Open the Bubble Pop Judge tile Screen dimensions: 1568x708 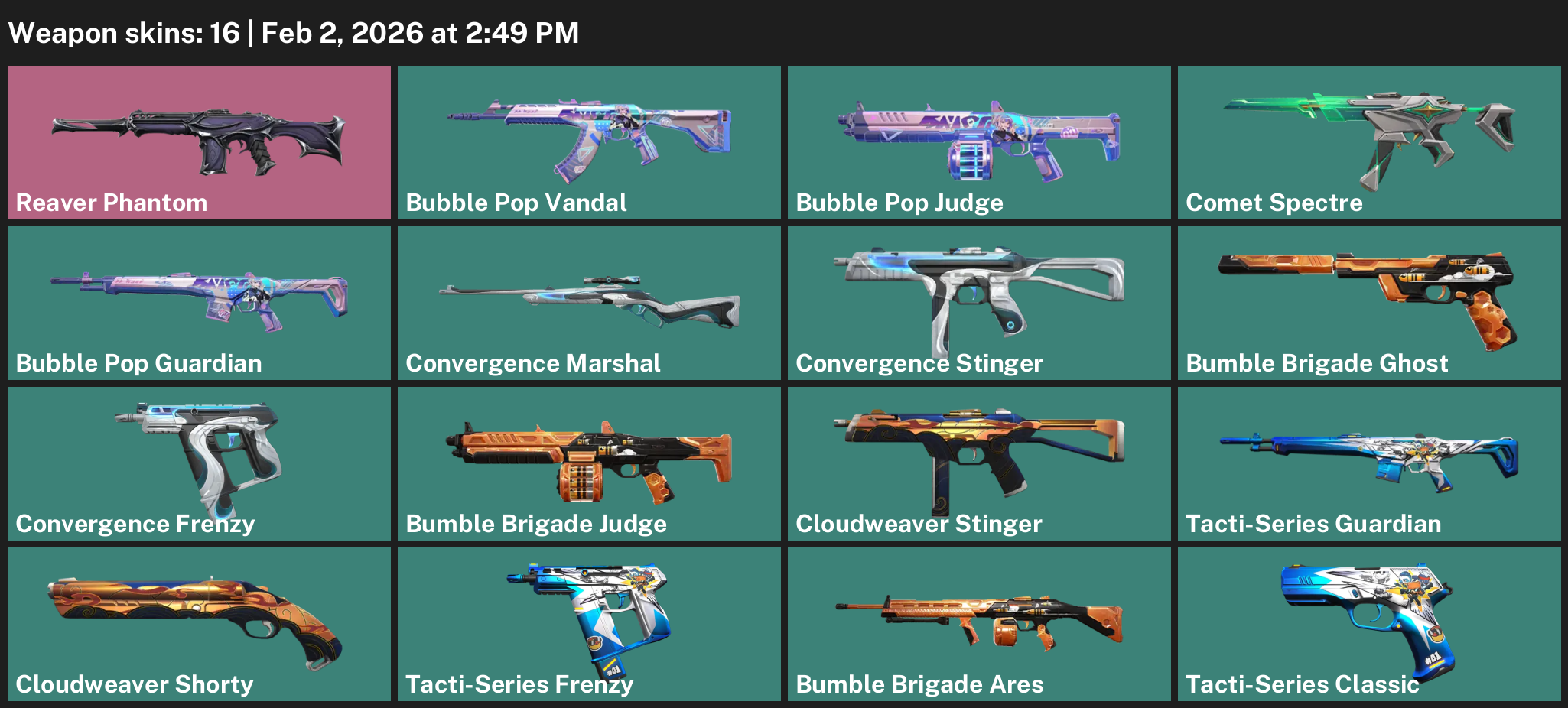979,142
